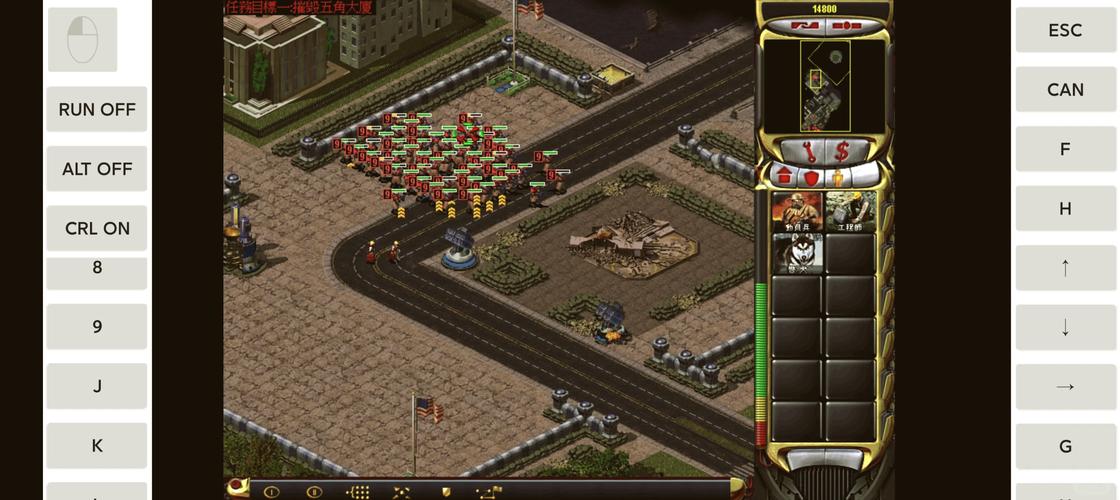
Task: Train an attack dog from the sidebar
Action: coord(797,254)
